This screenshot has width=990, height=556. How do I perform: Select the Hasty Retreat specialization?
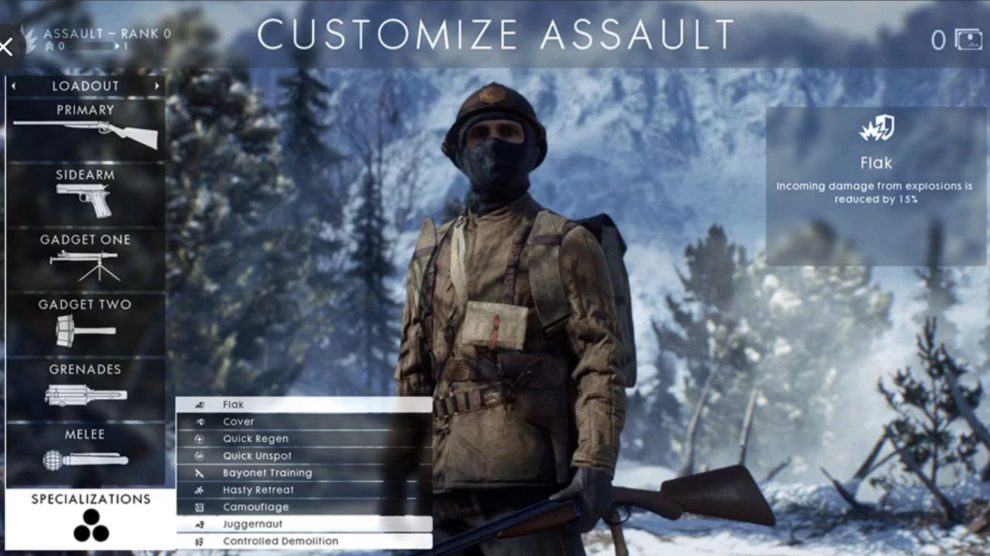[304, 490]
